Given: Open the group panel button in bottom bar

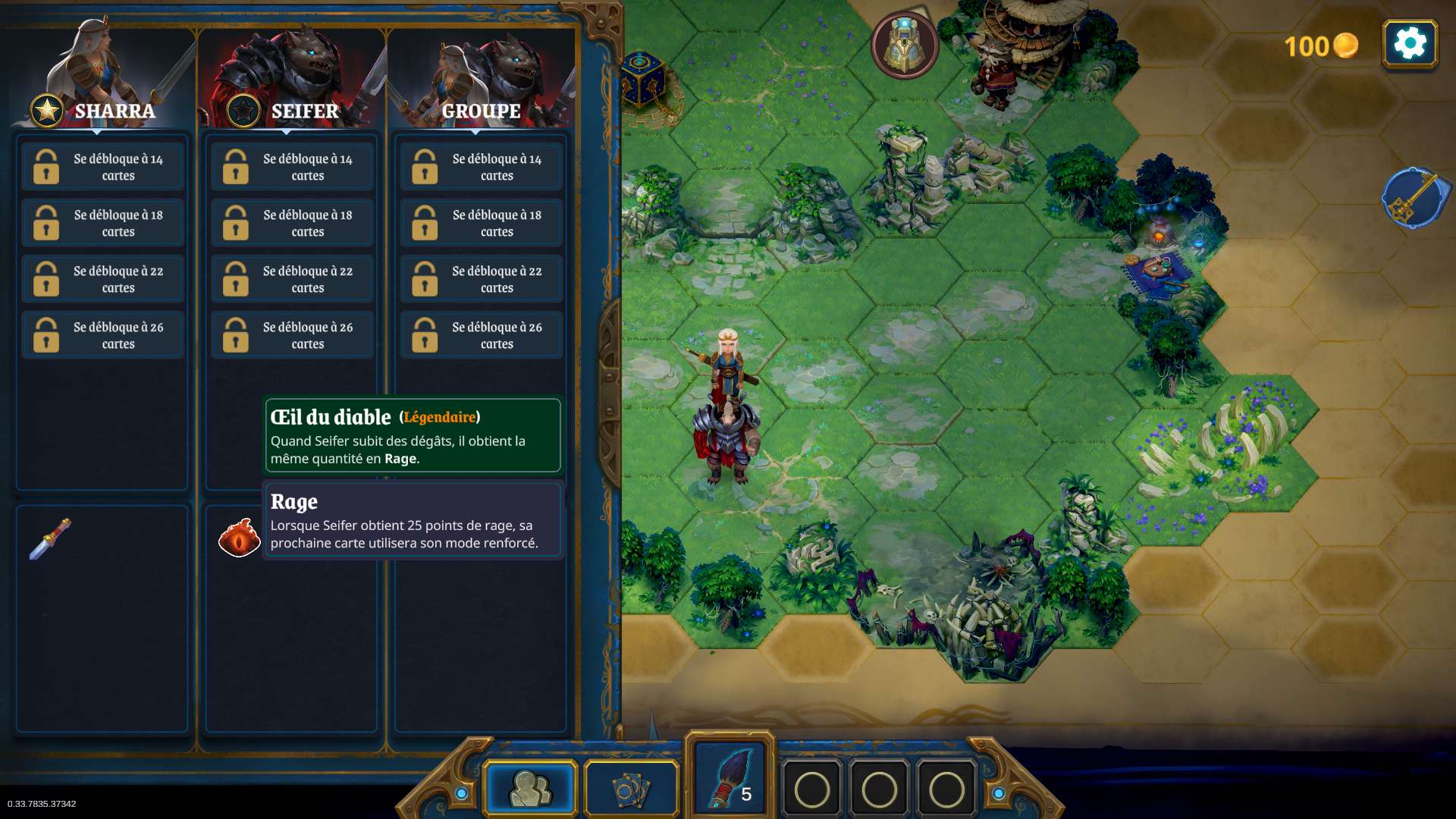Looking at the screenshot, I should tap(531, 789).
